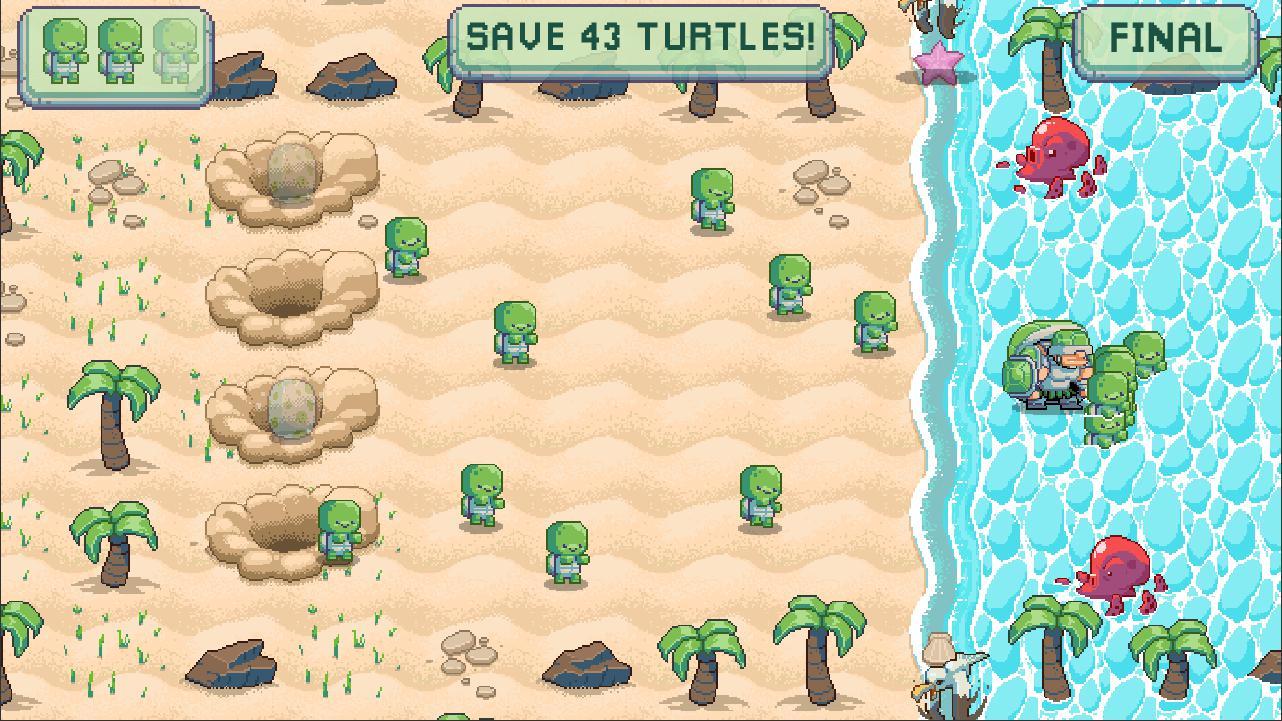Viewport: 1282px width, 721px height.
Task: Click the SAVE 43 TURTLES banner
Action: pyautogui.click(x=640, y=37)
